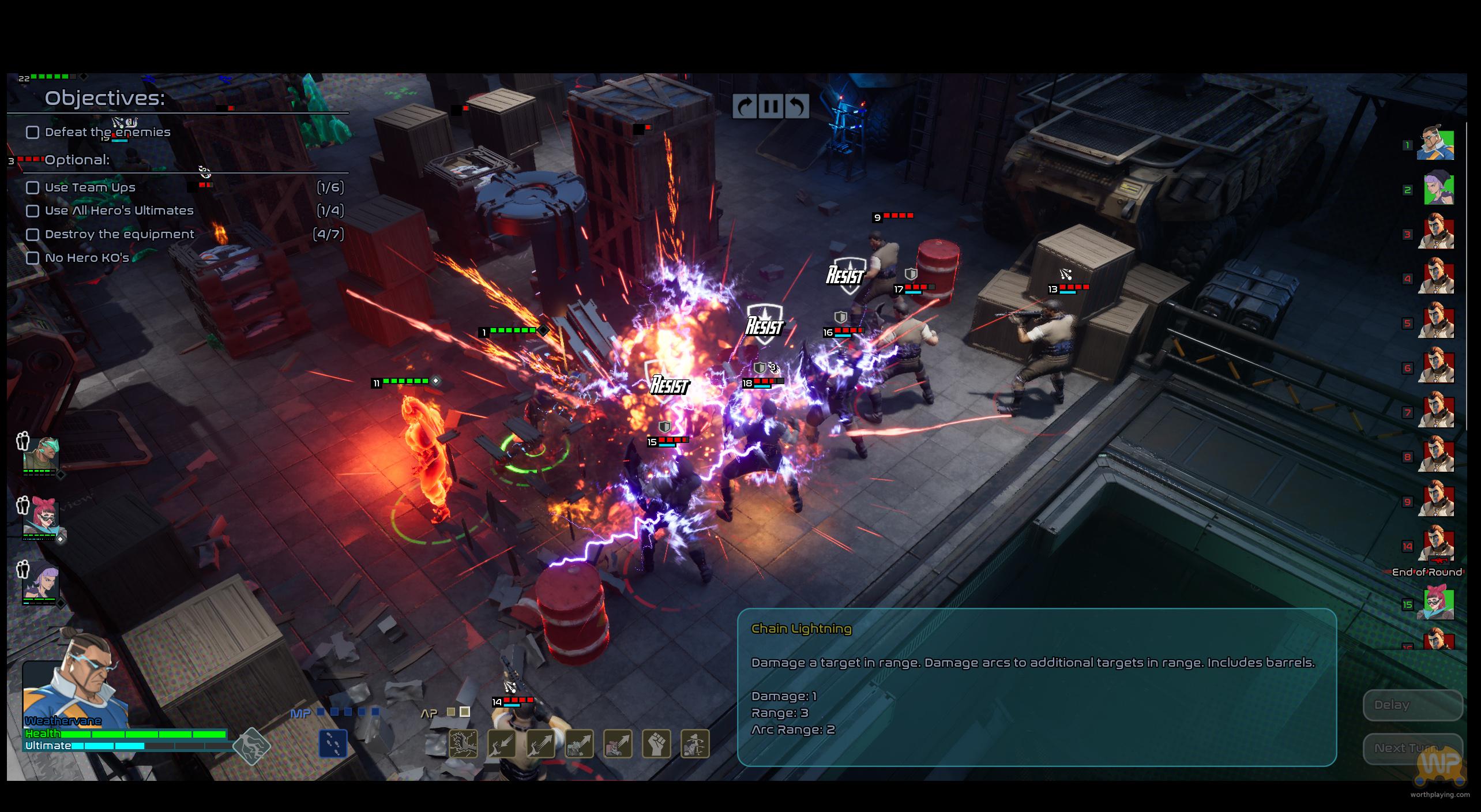Trigger Weathervane's diamond ultimate icon
The height and width of the screenshot is (812, 1481).
pos(252,746)
